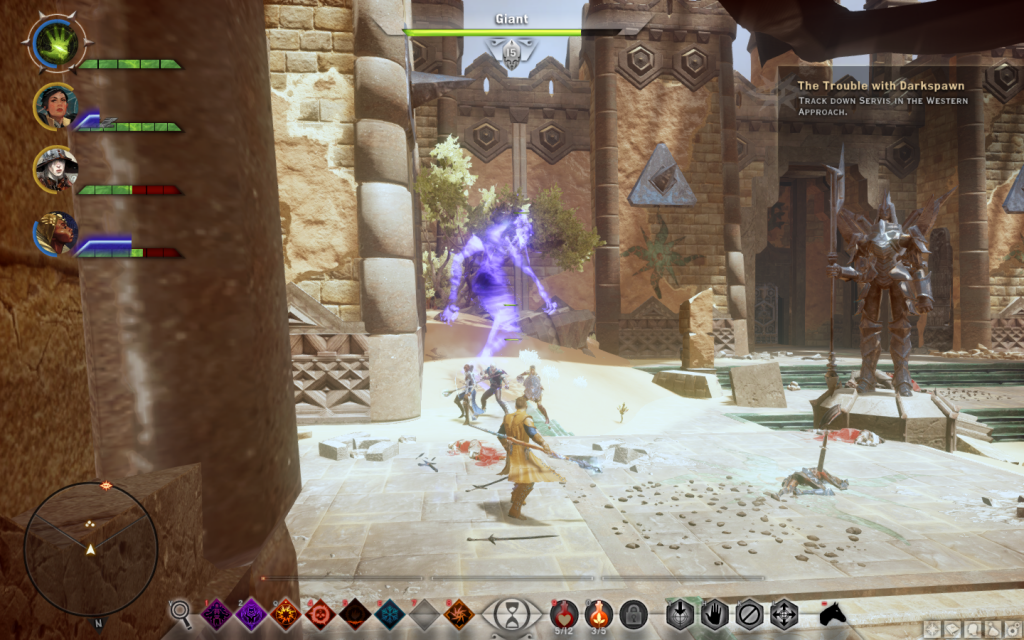The height and width of the screenshot is (640, 1024).
Task: Order party to attack your target
Action: (x=681, y=613)
